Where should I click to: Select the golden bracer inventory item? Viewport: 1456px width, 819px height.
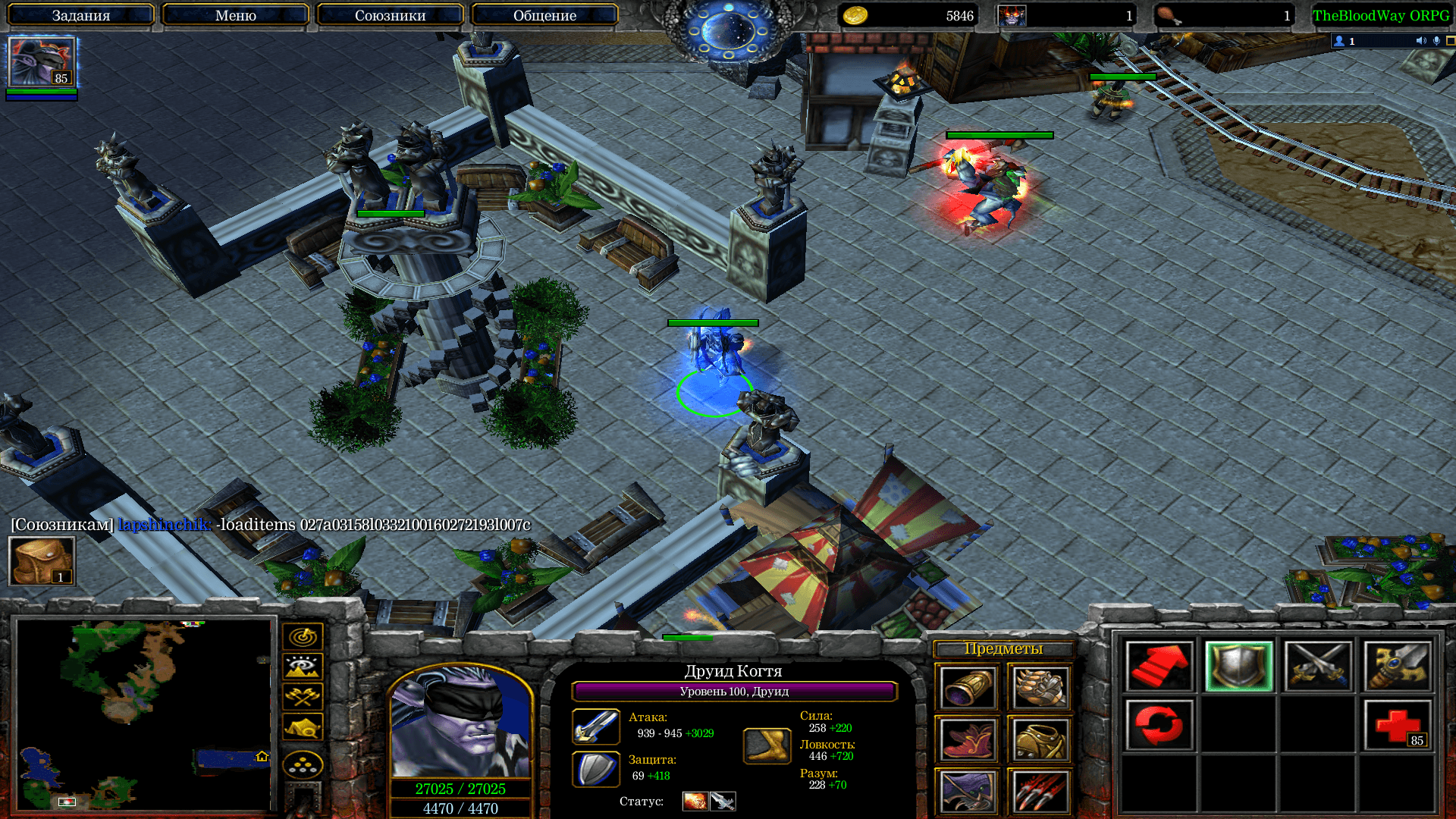968,688
